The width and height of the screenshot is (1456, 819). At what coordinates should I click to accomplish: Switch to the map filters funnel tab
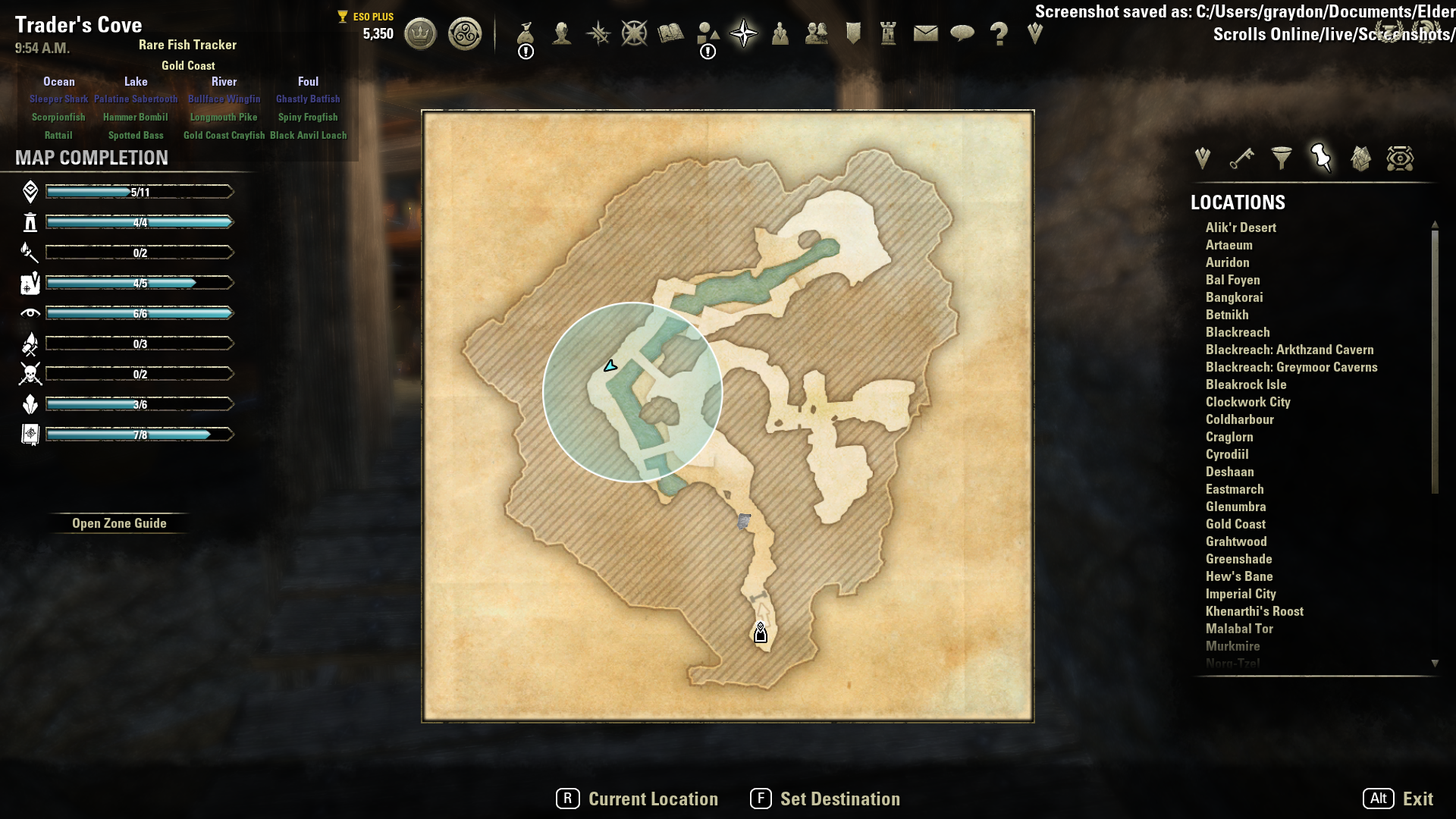point(1282,158)
